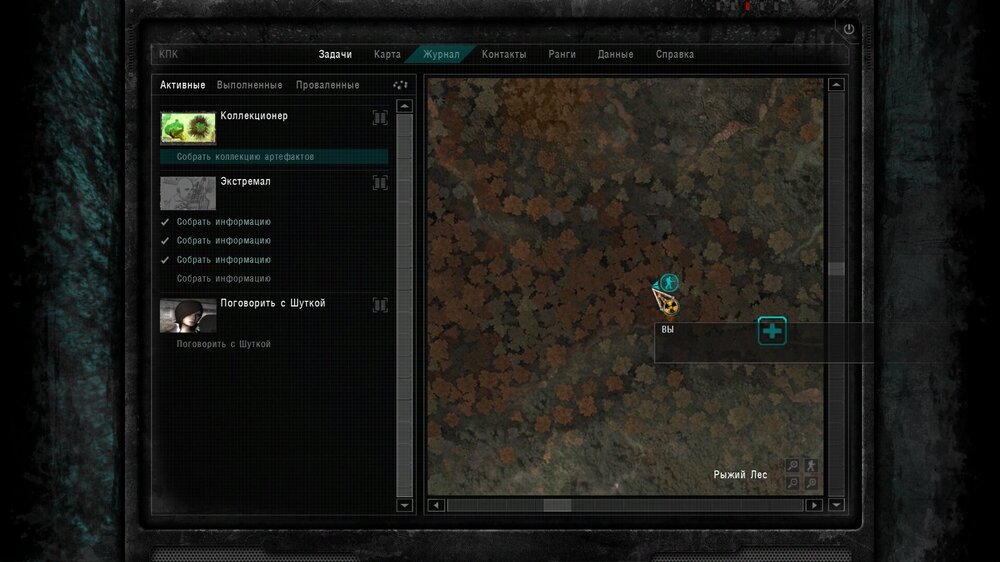
Task: Select the Коллекционер task
Action: point(254,116)
